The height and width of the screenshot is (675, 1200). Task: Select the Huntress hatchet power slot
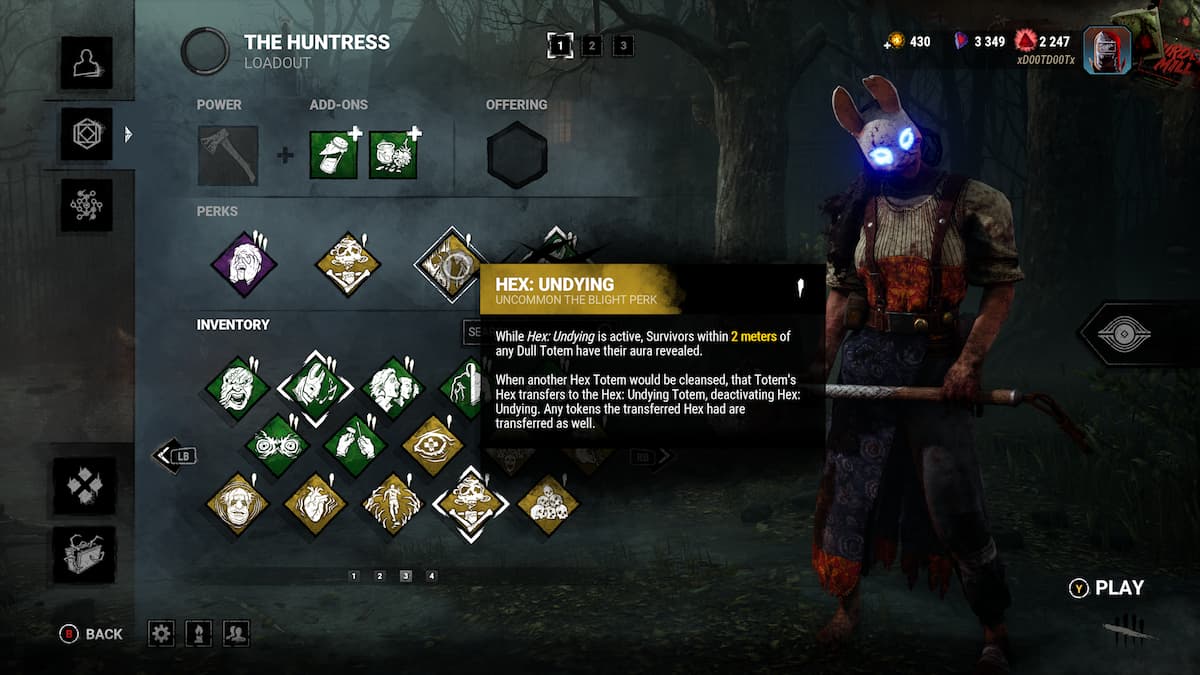click(228, 155)
